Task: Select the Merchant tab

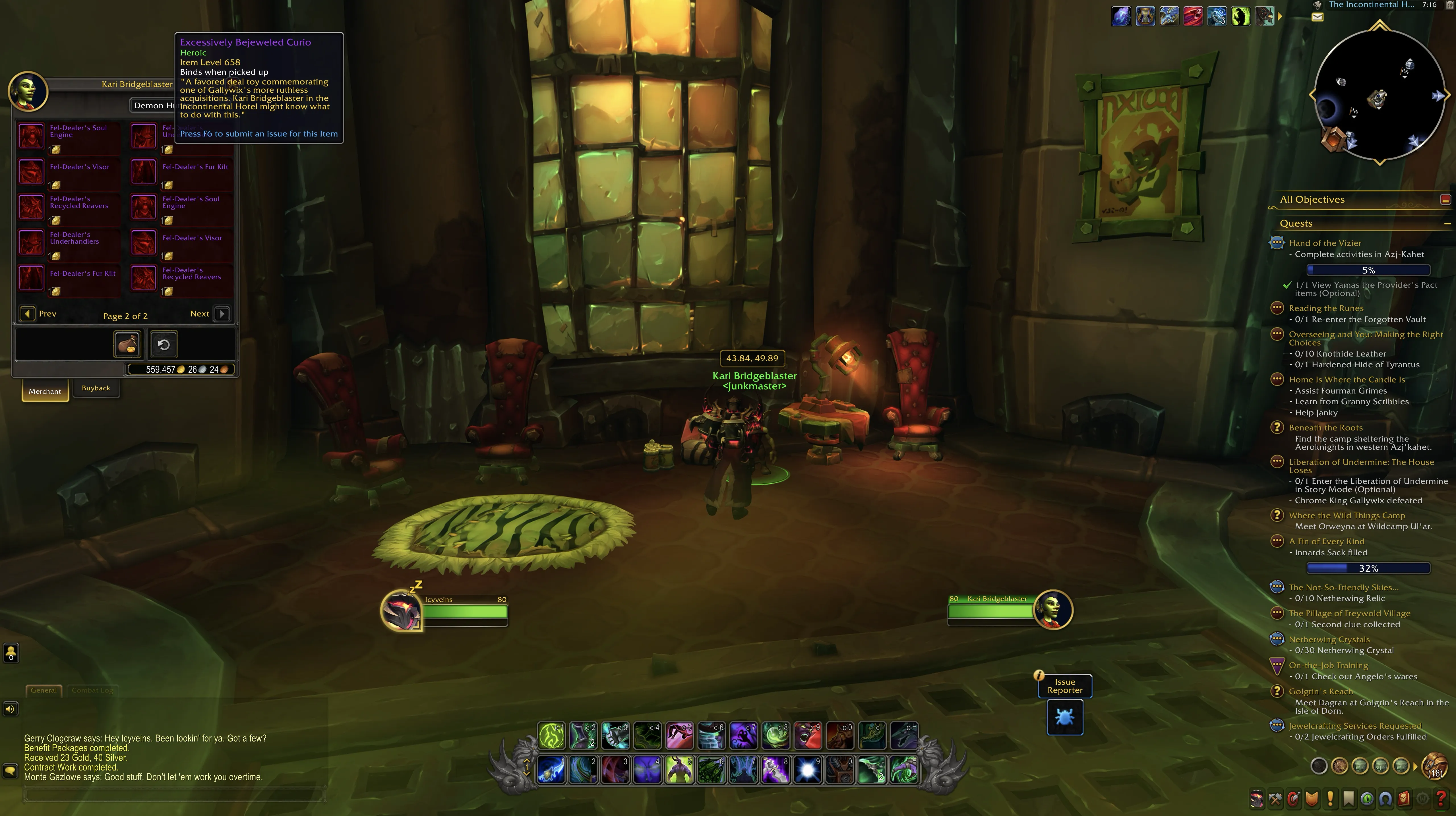Action: (x=45, y=391)
